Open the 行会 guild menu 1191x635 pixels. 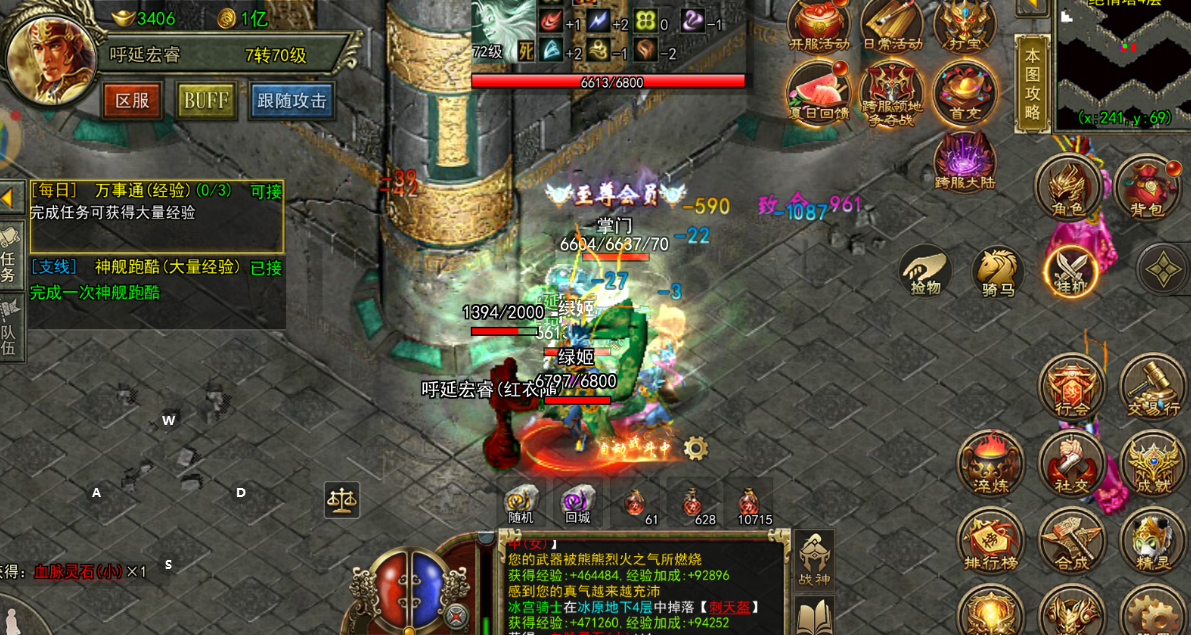coord(1071,388)
